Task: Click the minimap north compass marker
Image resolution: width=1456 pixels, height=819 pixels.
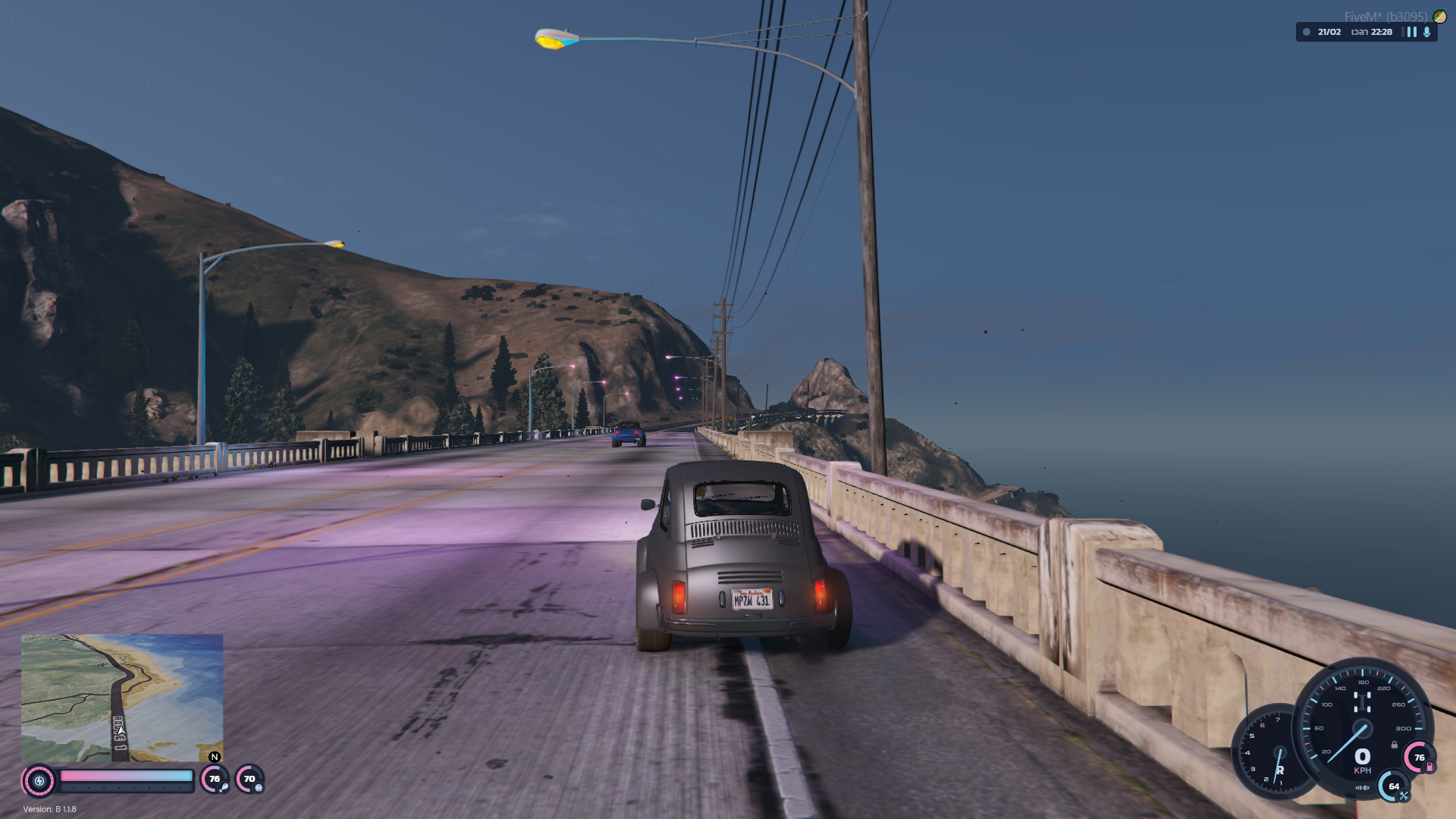Action: (x=215, y=757)
